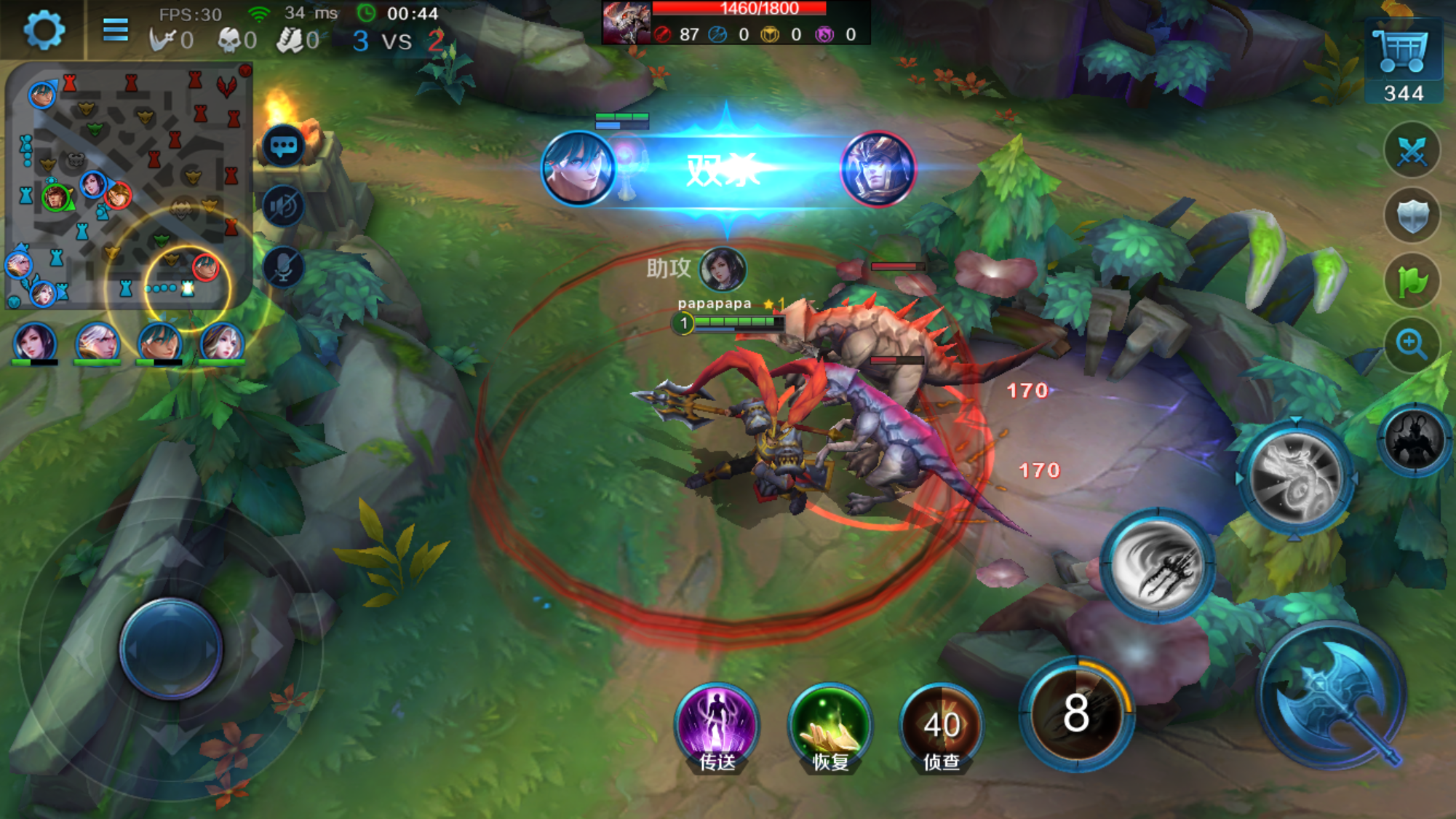Click the magnifier zoom button
This screenshot has height=819, width=1456.
[1412, 344]
